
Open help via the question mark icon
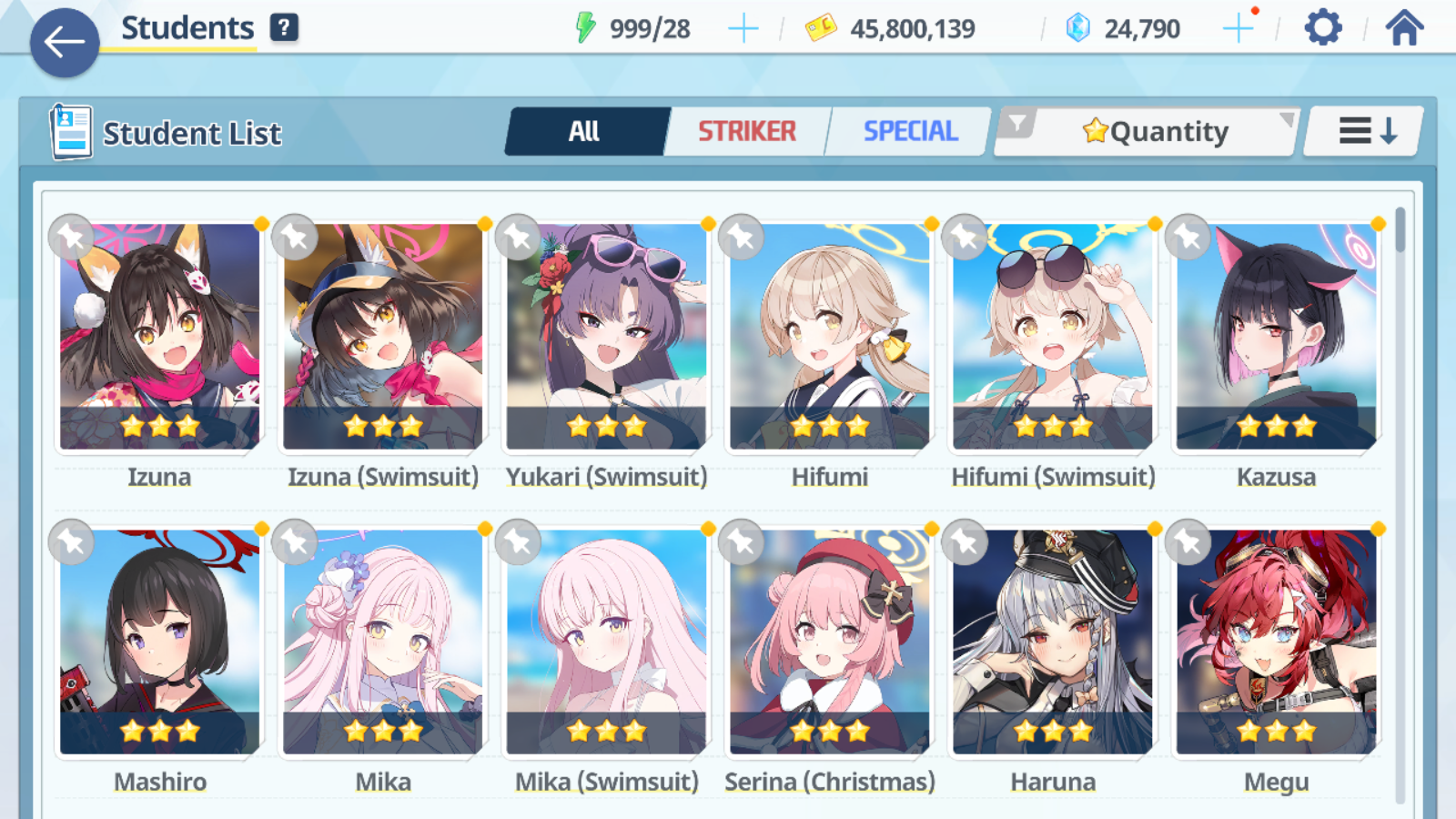pyautogui.click(x=285, y=26)
